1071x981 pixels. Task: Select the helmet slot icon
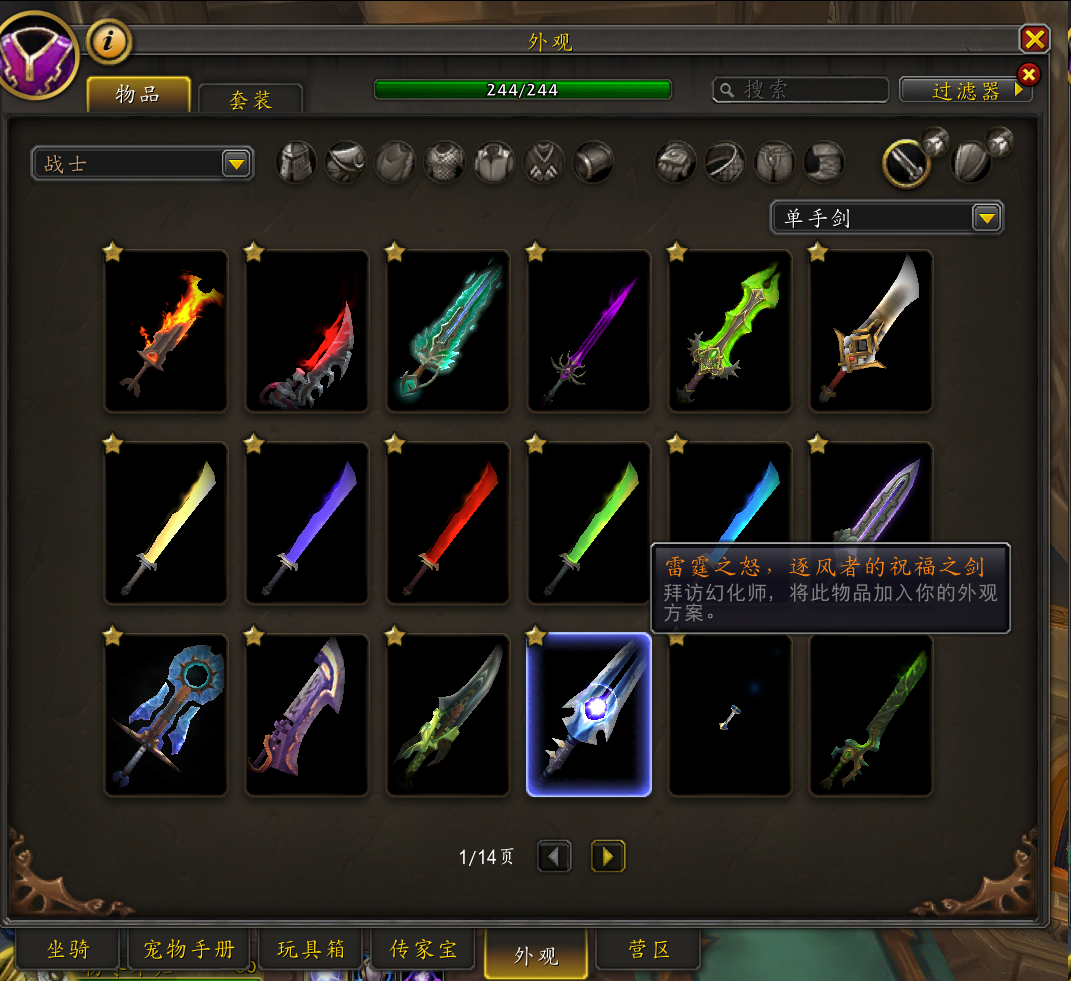[x=297, y=162]
